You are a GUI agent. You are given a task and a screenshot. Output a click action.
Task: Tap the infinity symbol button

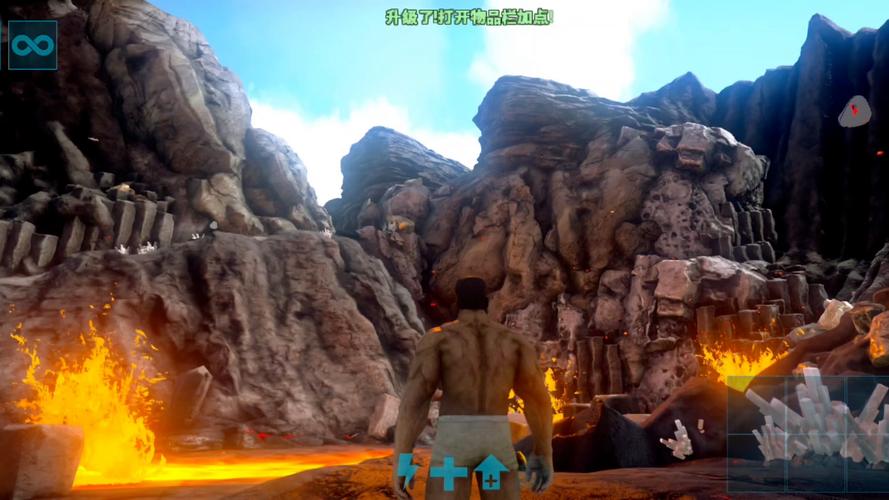coord(32,45)
